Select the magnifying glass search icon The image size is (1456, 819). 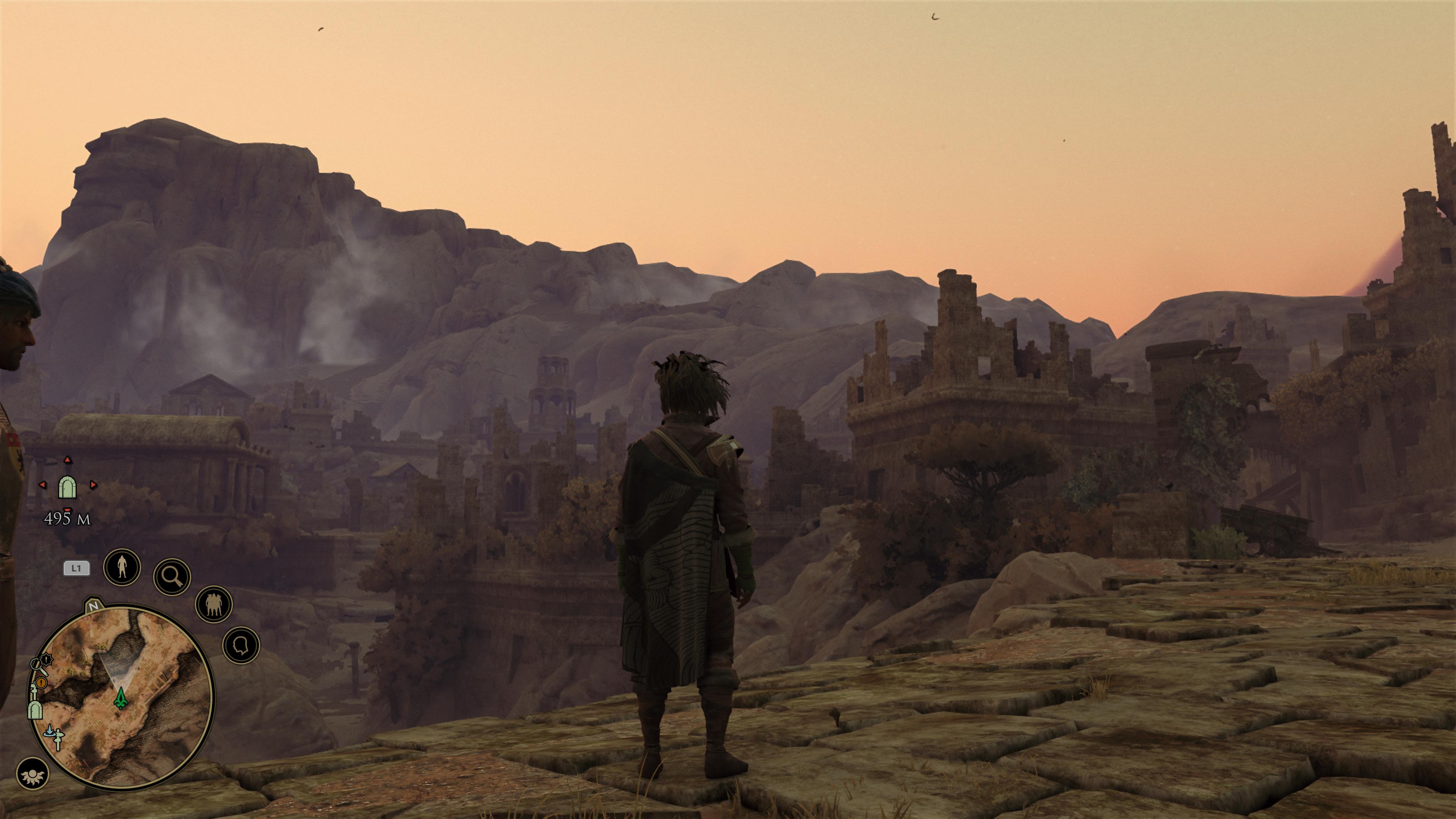point(172,576)
